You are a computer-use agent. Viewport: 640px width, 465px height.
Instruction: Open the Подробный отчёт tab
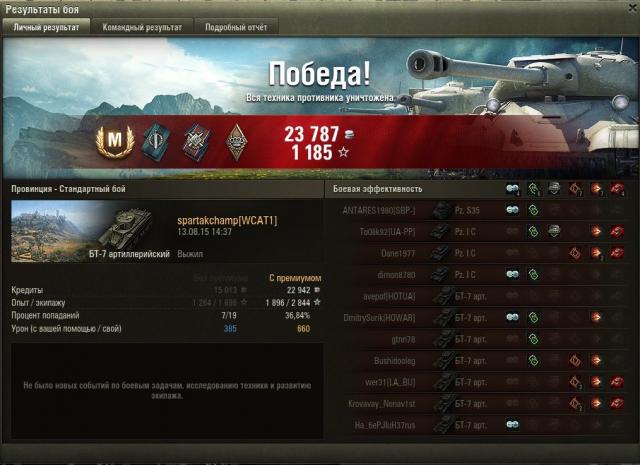click(235, 27)
